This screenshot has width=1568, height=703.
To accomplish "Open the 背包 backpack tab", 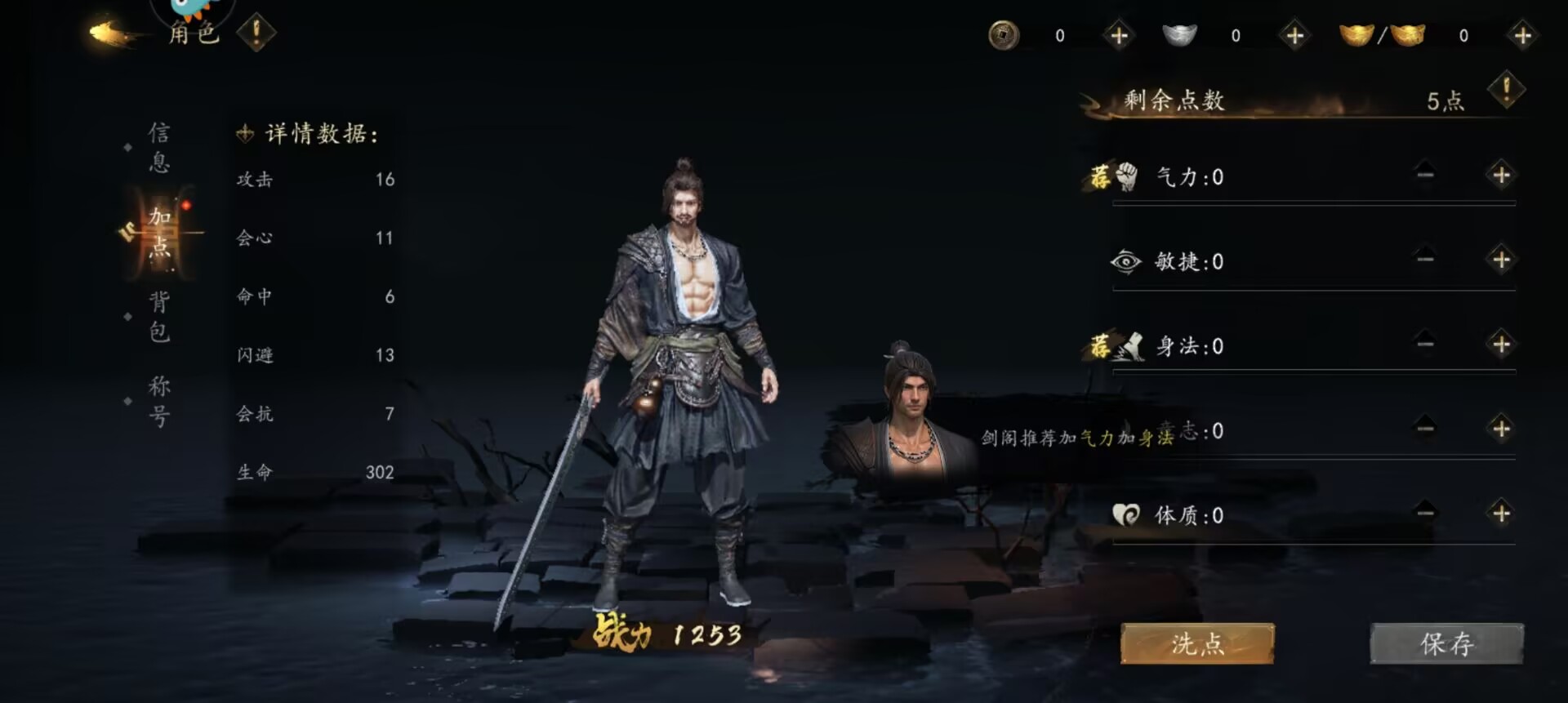I will click(159, 317).
